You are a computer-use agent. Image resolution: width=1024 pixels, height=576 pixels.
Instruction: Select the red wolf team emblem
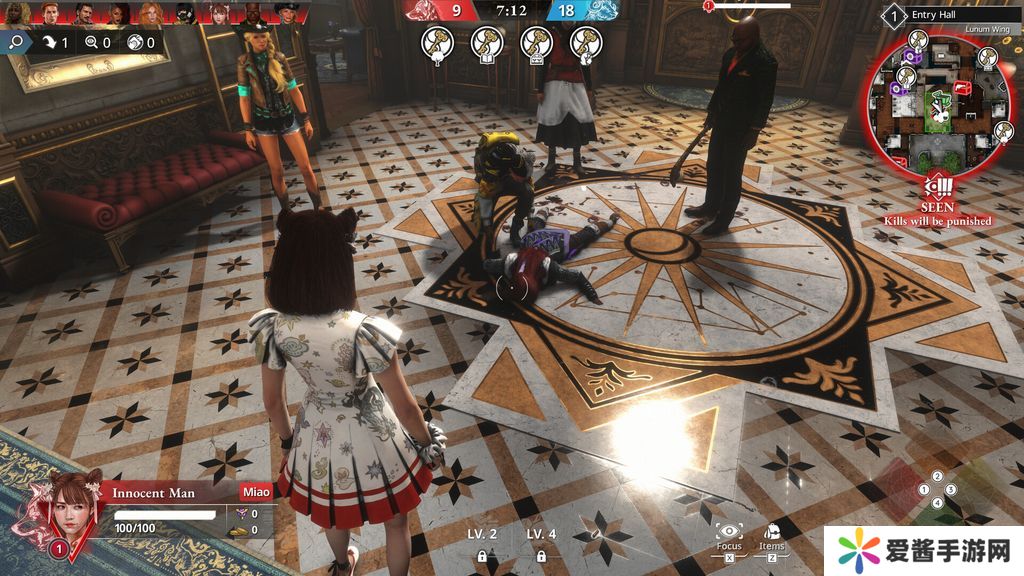coord(430,11)
